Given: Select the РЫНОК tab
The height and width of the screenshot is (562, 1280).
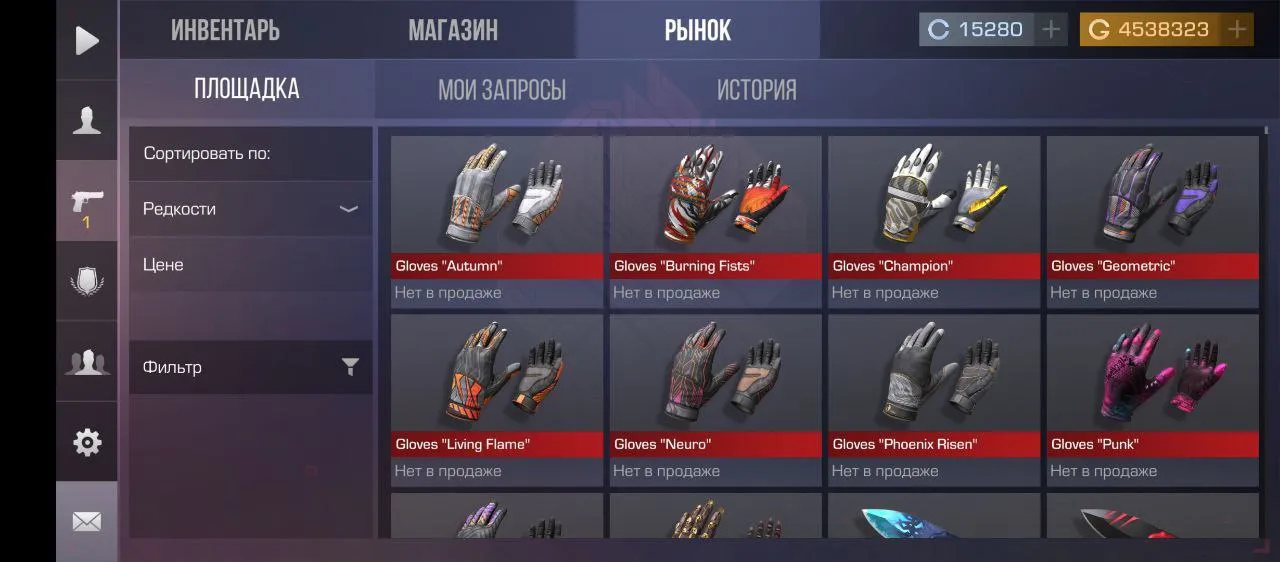Looking at the screenshot, I should pos(697,30).
